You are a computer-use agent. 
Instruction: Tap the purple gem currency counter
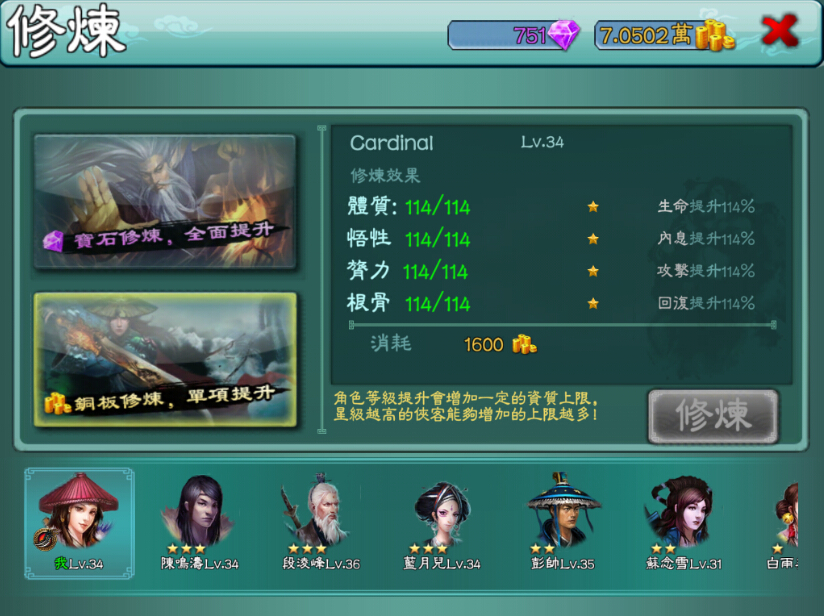(514, 35)
